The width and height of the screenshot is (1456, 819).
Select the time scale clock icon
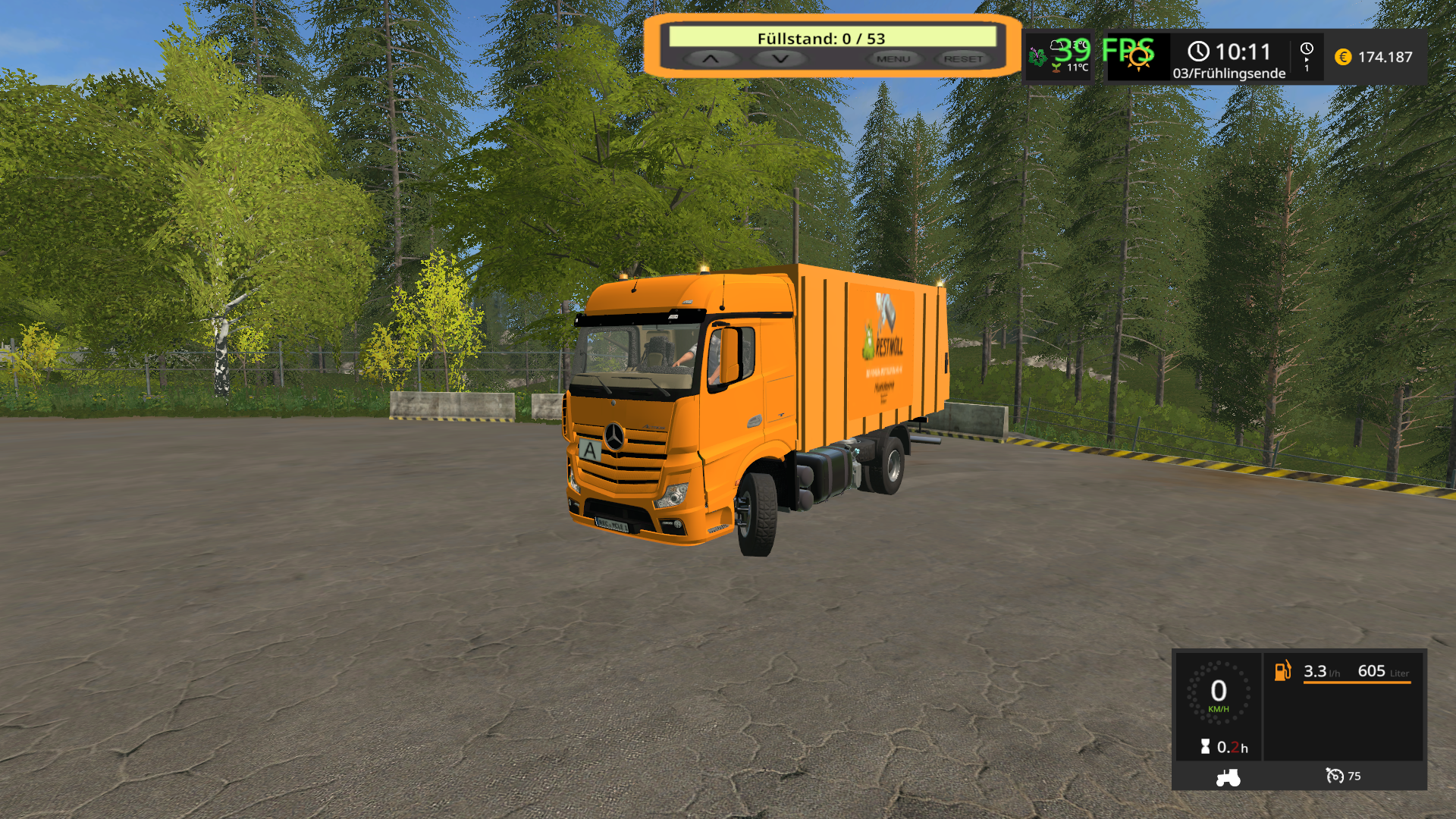1307,49
